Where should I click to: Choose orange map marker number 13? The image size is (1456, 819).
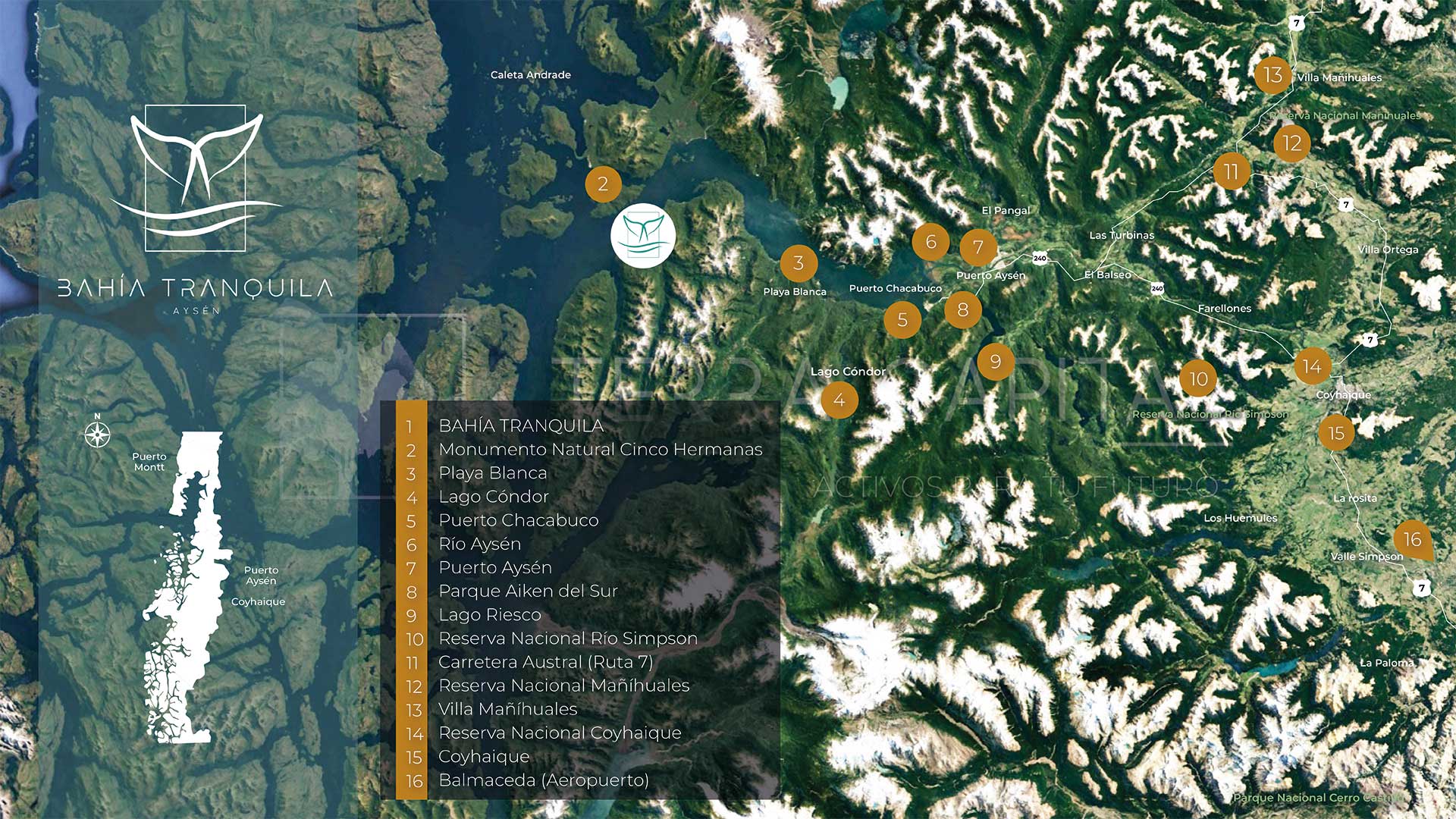coord(1272,75)
